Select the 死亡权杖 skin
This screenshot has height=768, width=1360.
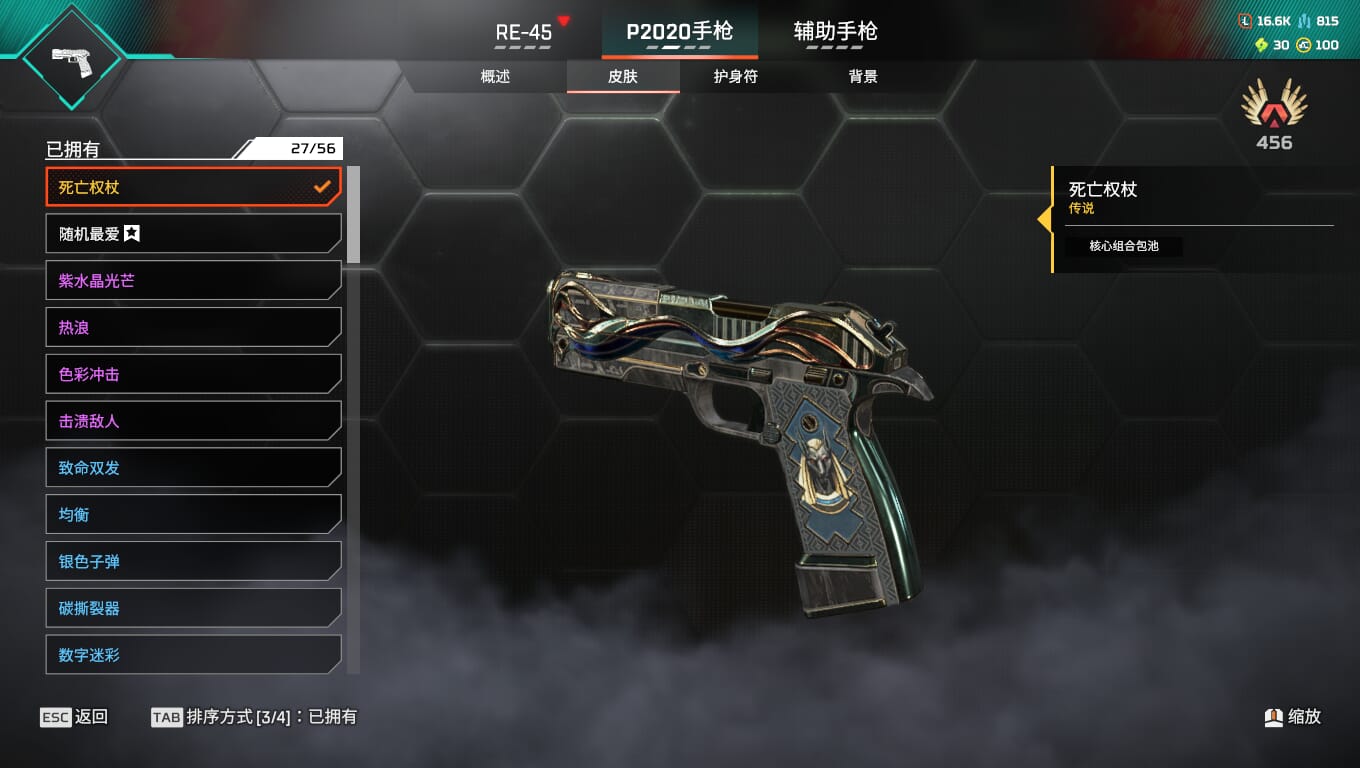point(194,187)
